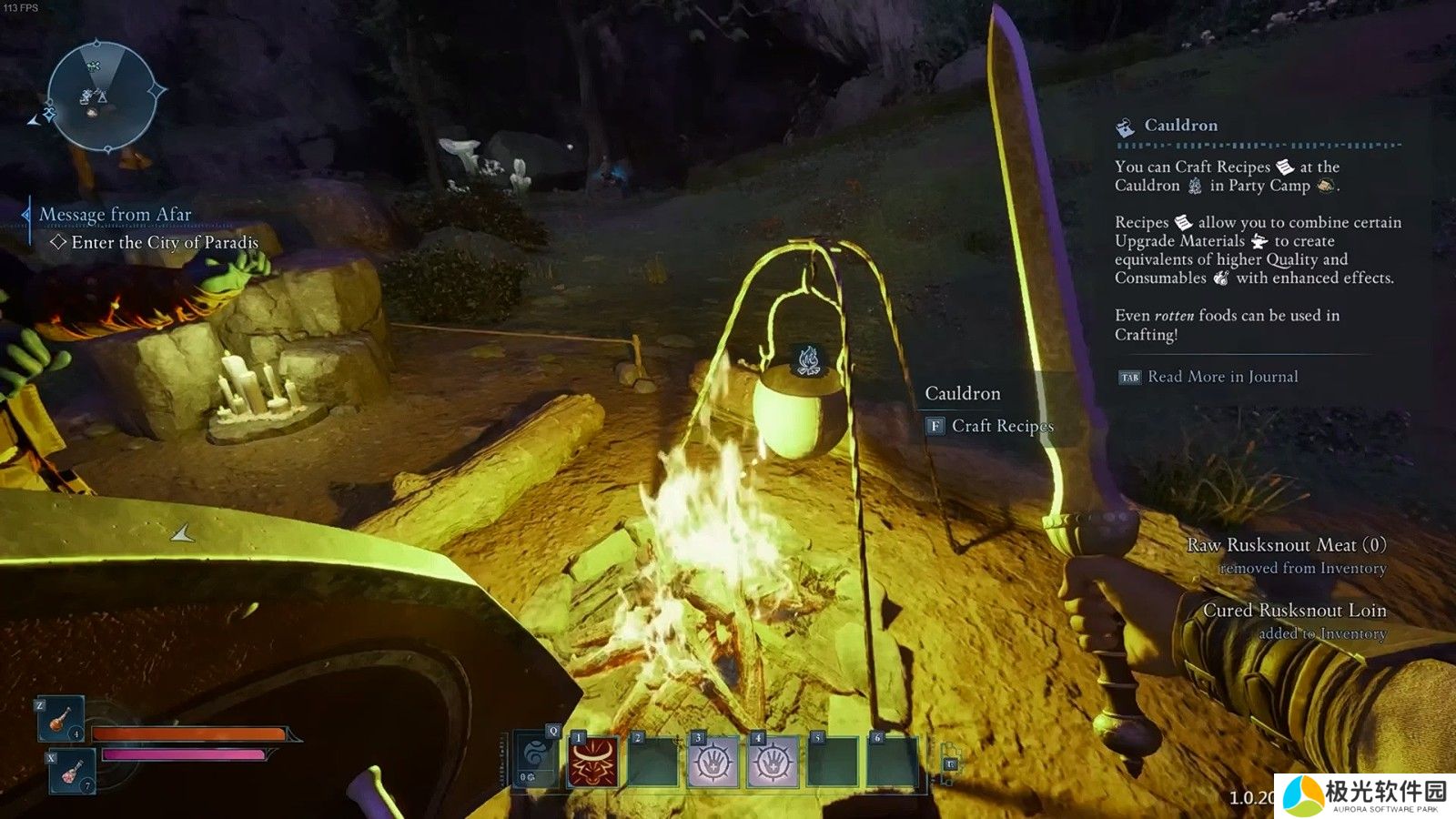Open the Message from Afar quest tracker

pyautogui.click(x=115, y=215)
